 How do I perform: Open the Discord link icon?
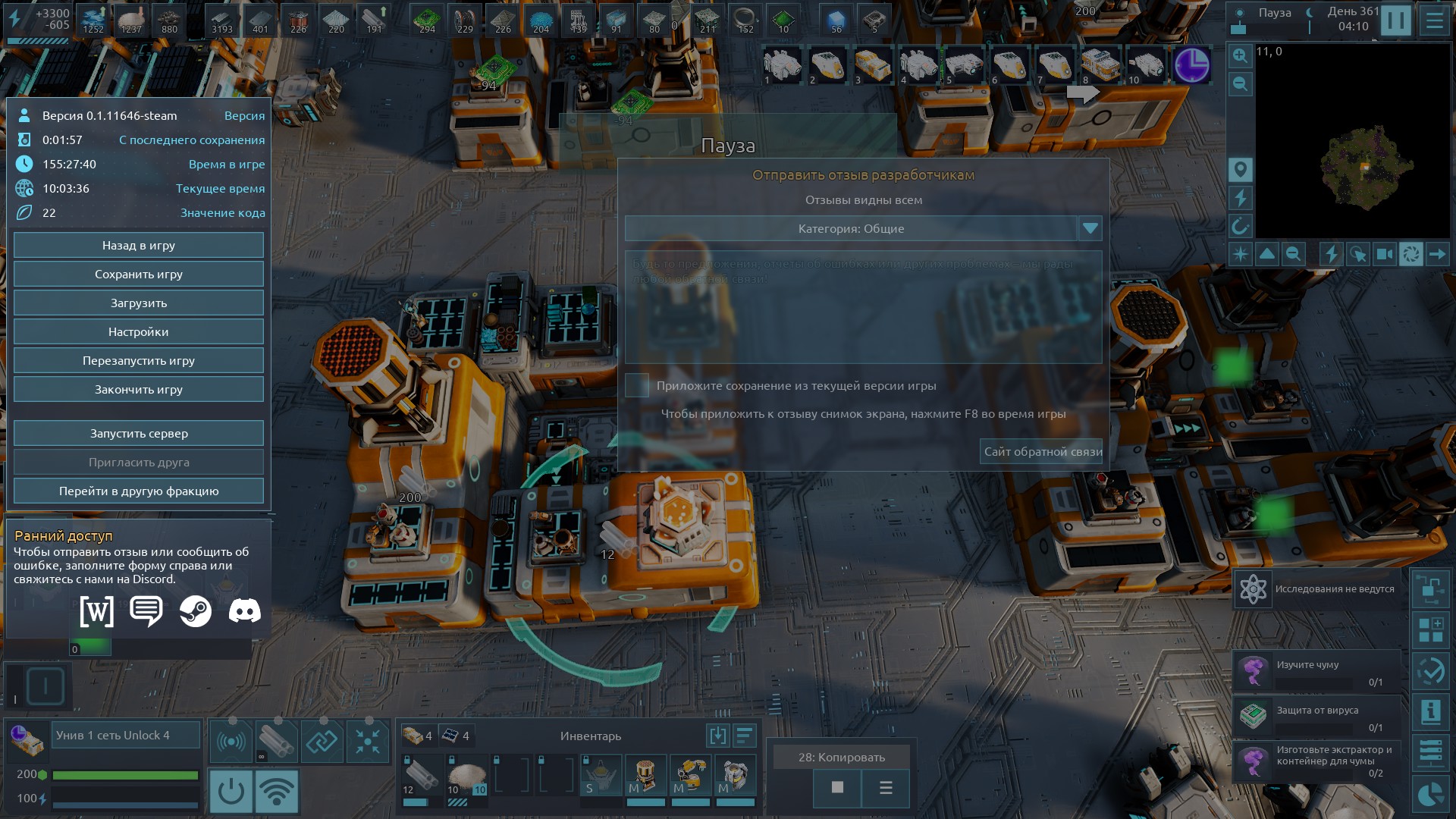(x=244, y=611)
